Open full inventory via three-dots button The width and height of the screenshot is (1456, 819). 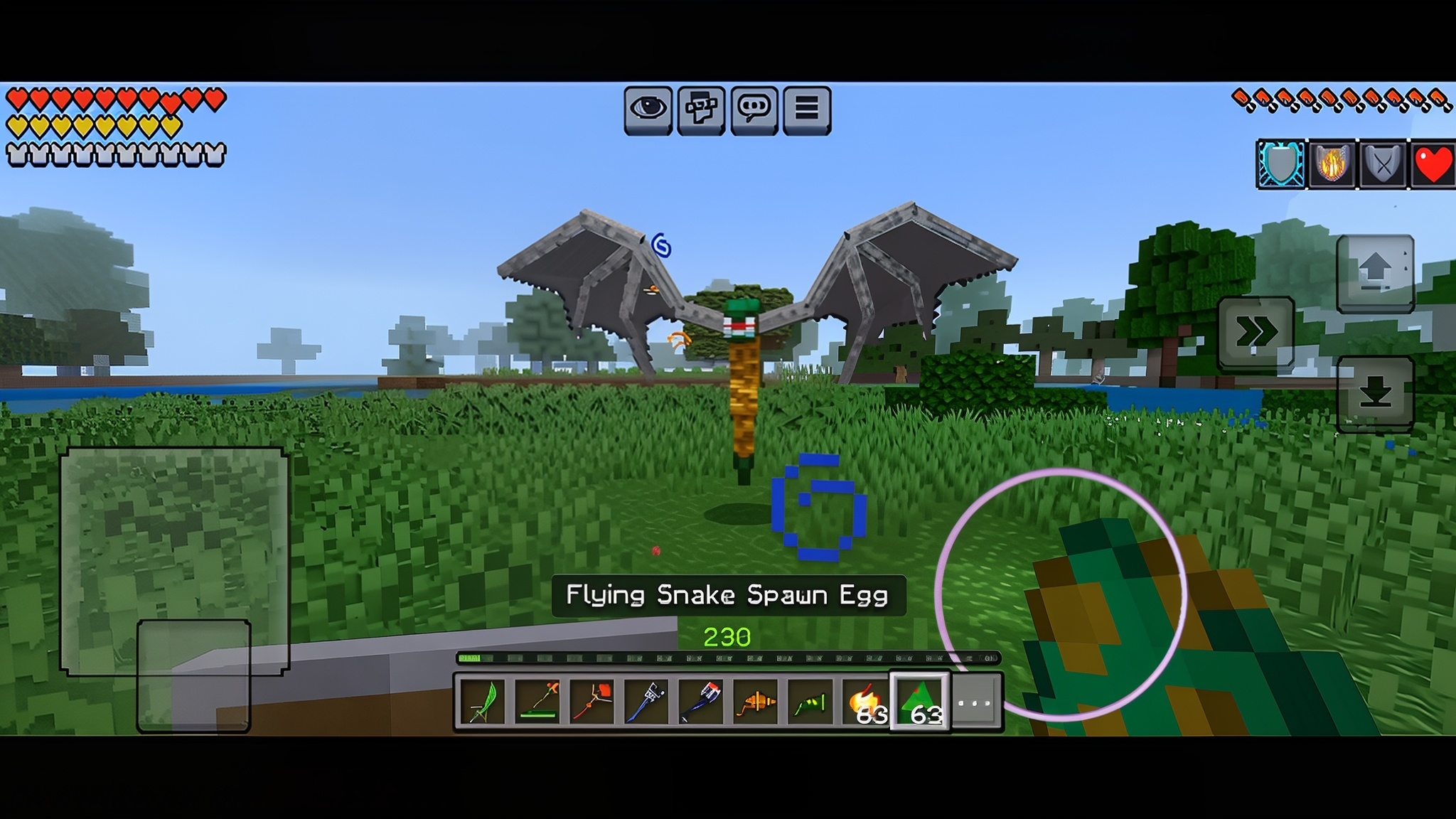[x=975, y=702]
